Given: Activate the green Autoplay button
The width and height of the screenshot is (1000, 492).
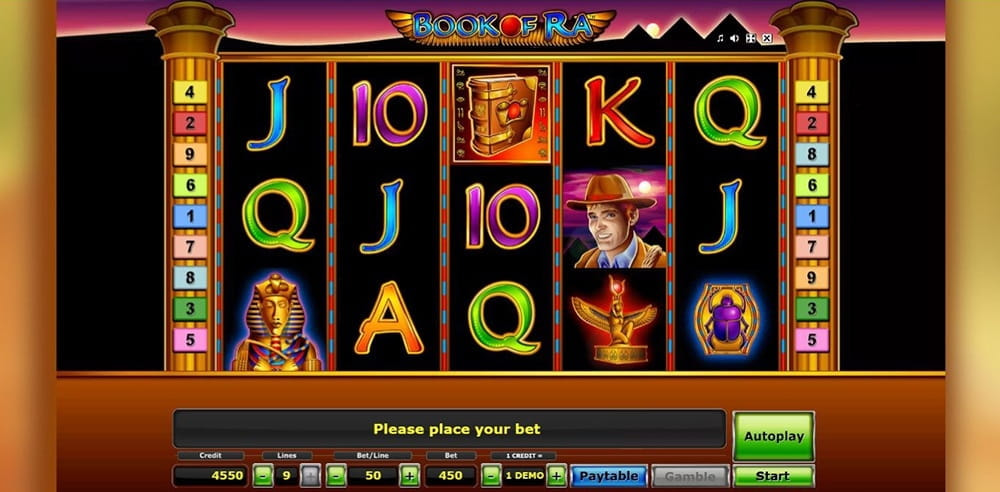Looking at the screenshot, I should (773, 435).
